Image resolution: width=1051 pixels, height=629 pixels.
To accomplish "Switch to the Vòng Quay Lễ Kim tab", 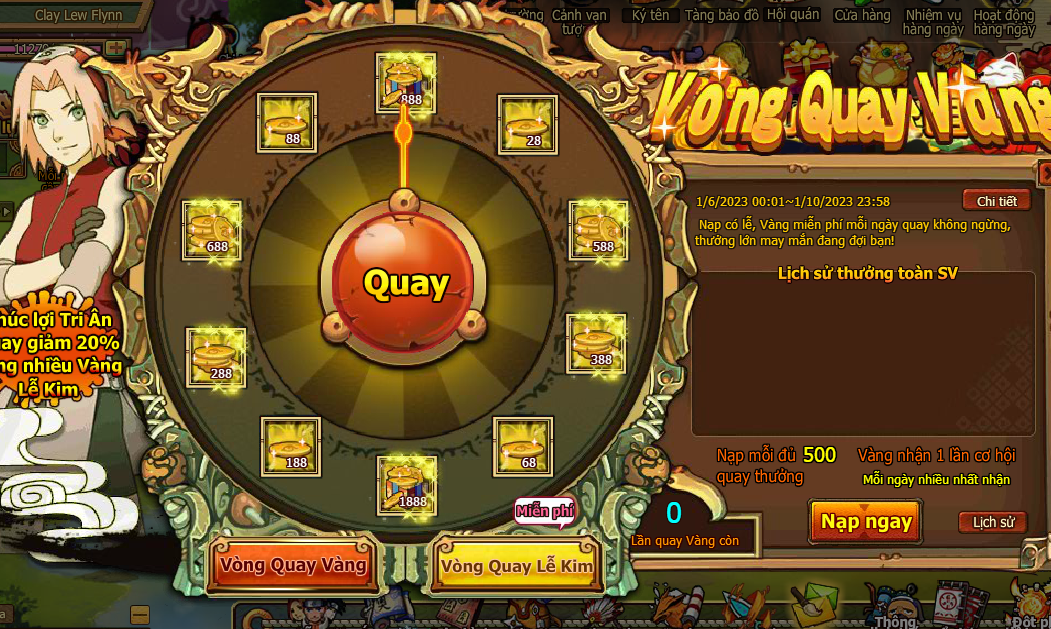I will [x=516, y=566].
